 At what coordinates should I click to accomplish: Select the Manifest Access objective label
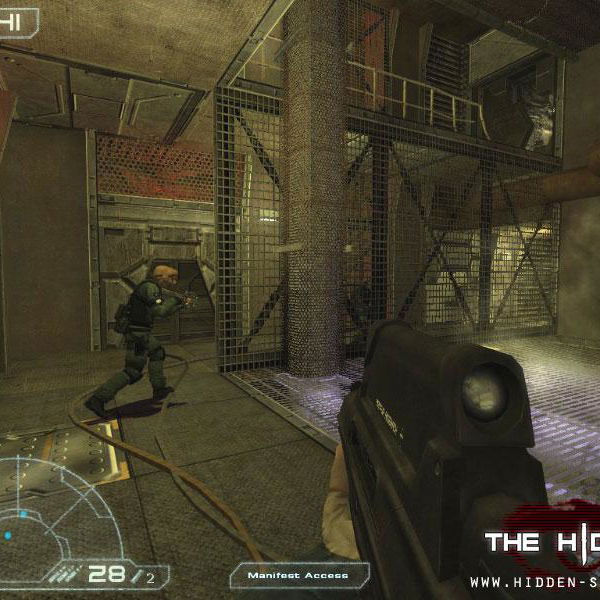pos(300,575)
